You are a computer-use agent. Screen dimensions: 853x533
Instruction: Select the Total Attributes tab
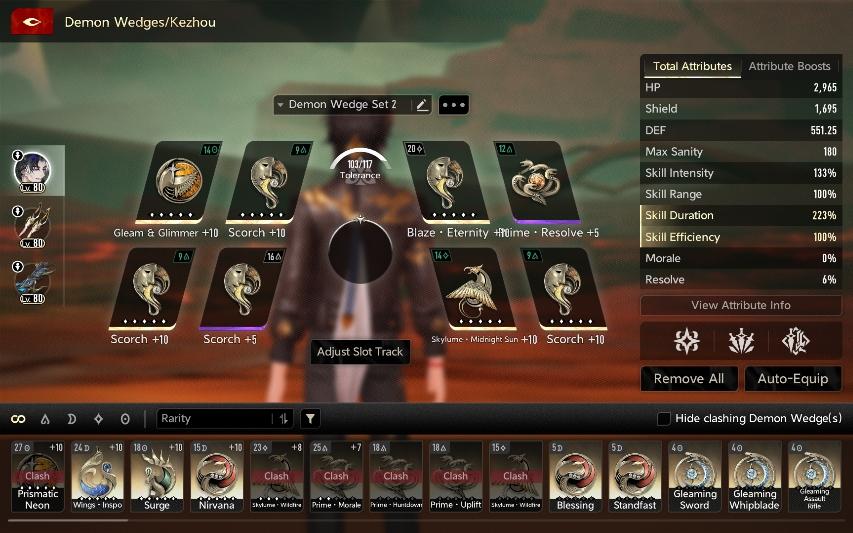[692, 67]
